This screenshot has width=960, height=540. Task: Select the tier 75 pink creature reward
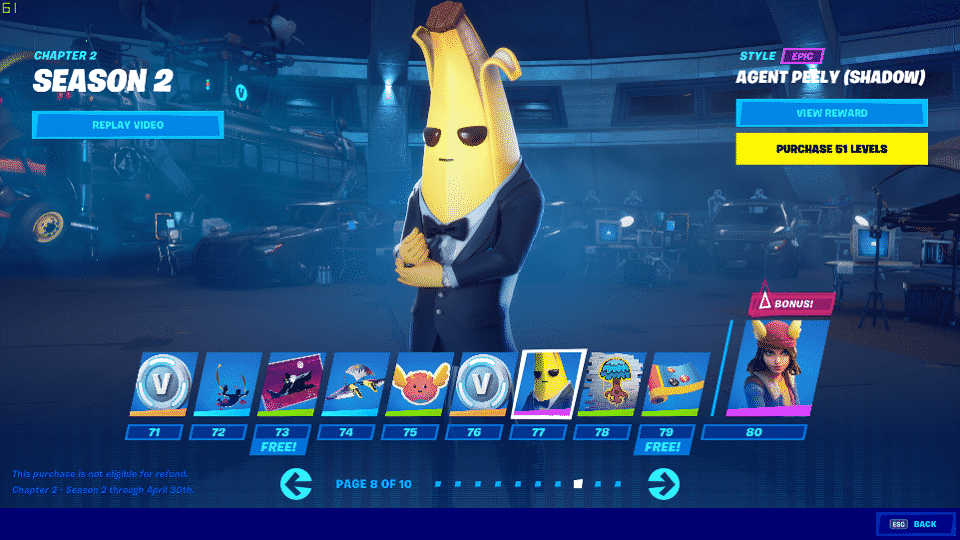tap(418, 383)
